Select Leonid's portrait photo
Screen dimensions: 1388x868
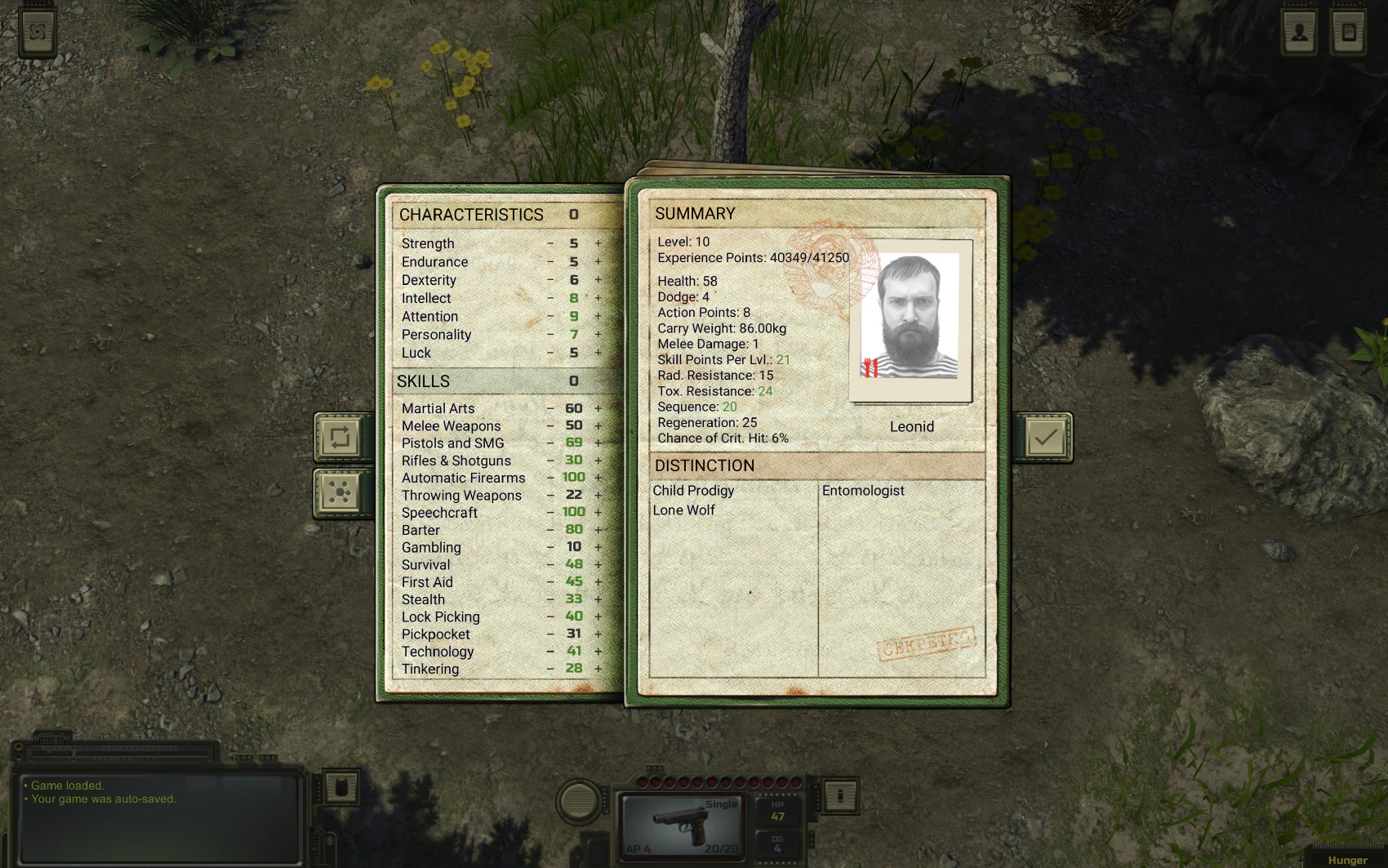pyautogui.click(x=911, y=320)
